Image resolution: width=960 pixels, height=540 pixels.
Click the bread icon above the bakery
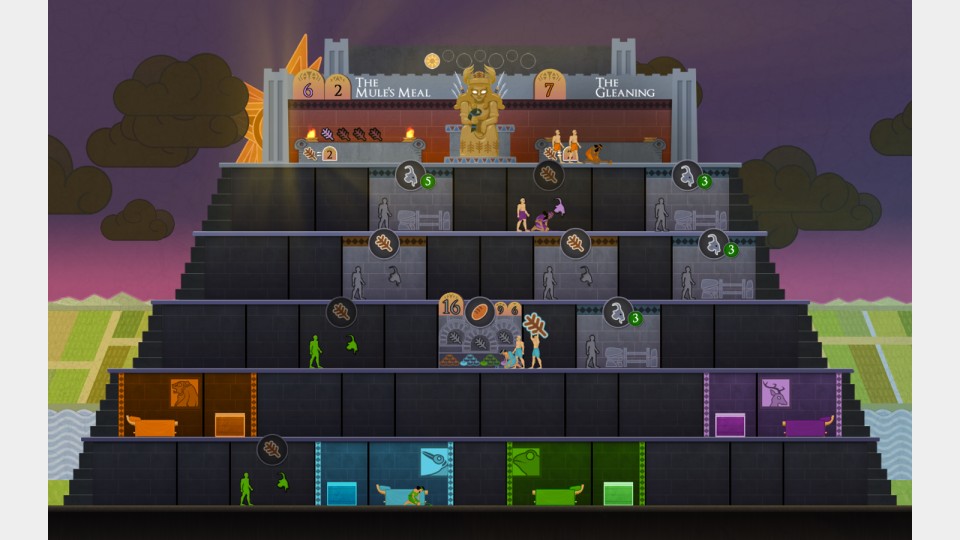pyautogui.click(x=479, y=310)
